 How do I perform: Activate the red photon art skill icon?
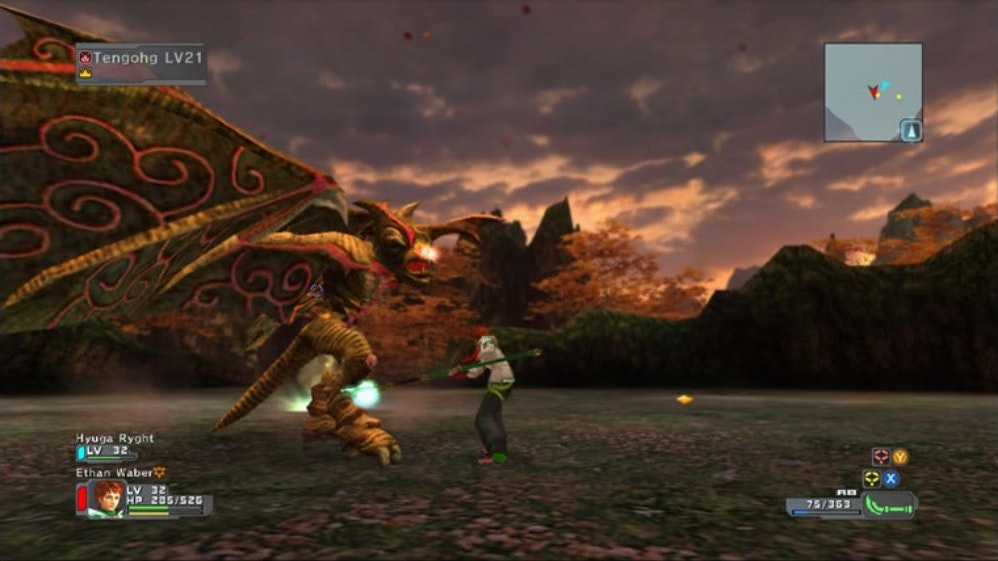point(880,456)
